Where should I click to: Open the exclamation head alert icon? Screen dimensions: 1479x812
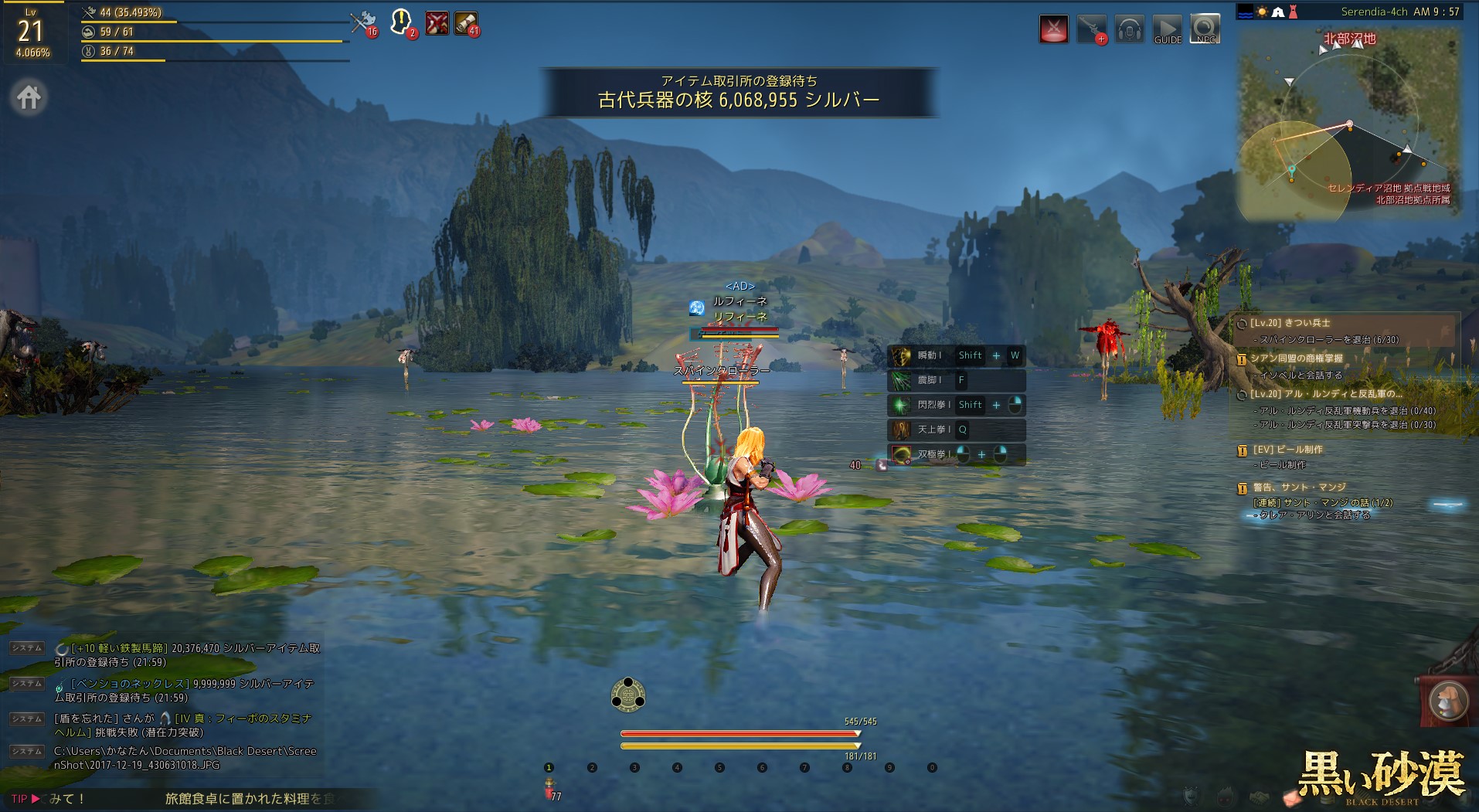point(400,22)
